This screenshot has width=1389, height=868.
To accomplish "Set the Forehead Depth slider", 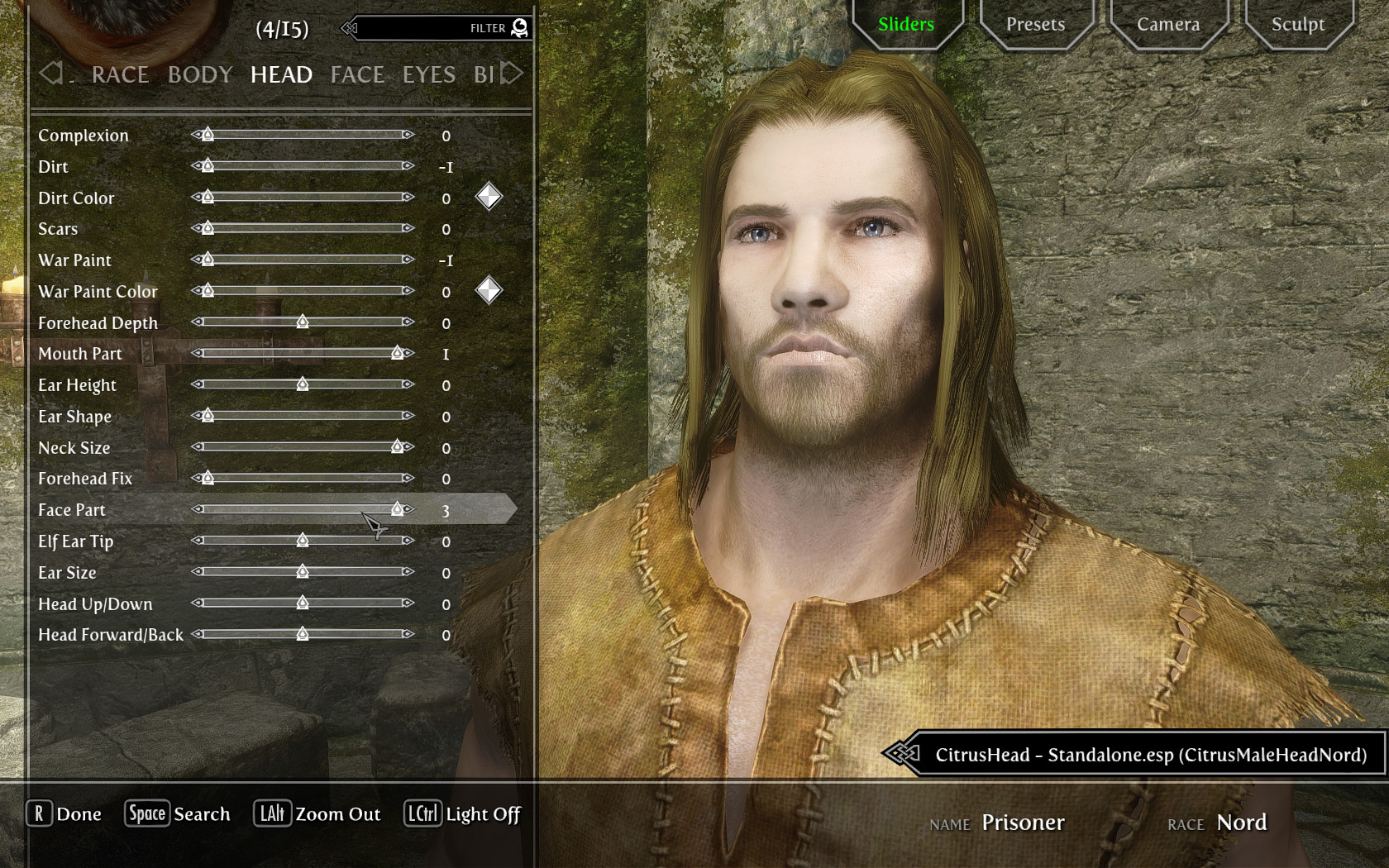I will [x=303, y=322].
